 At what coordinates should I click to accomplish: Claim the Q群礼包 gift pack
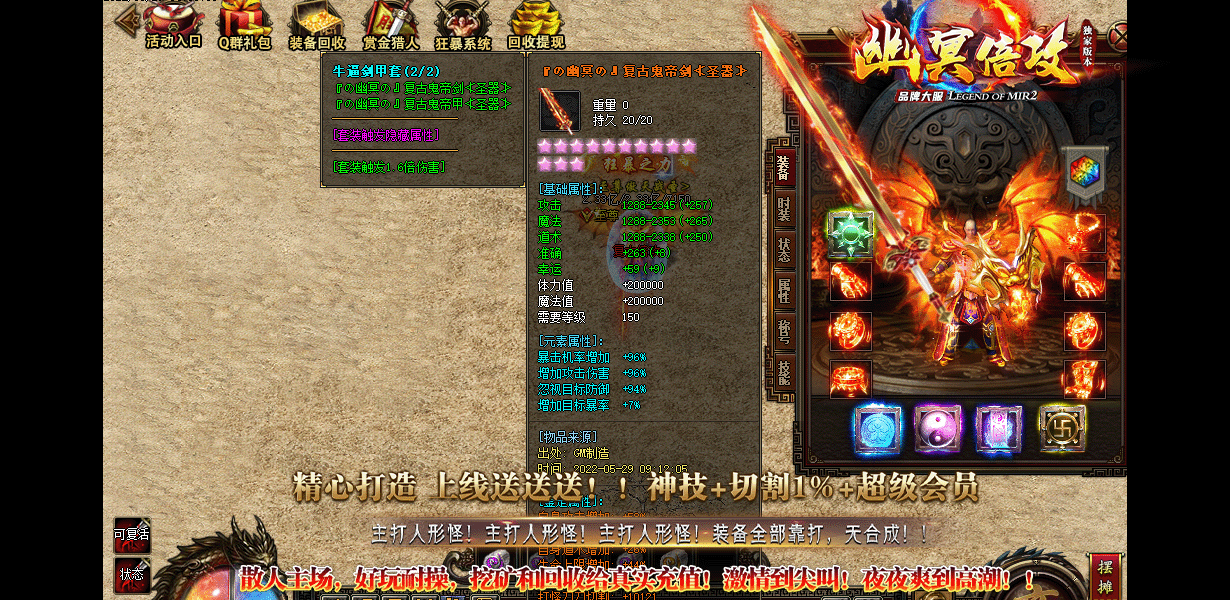tap(245, 24)
